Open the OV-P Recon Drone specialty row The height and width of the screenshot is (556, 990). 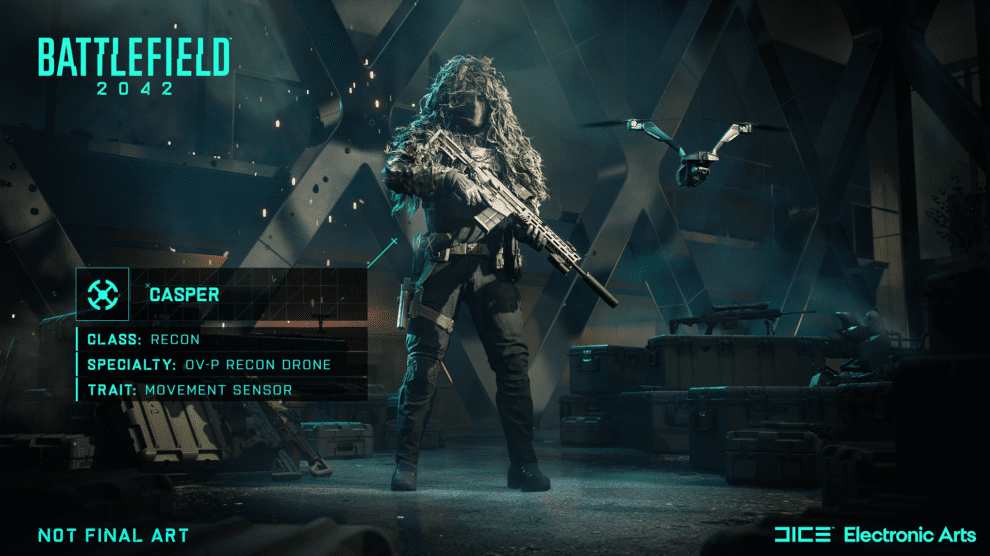208,364
